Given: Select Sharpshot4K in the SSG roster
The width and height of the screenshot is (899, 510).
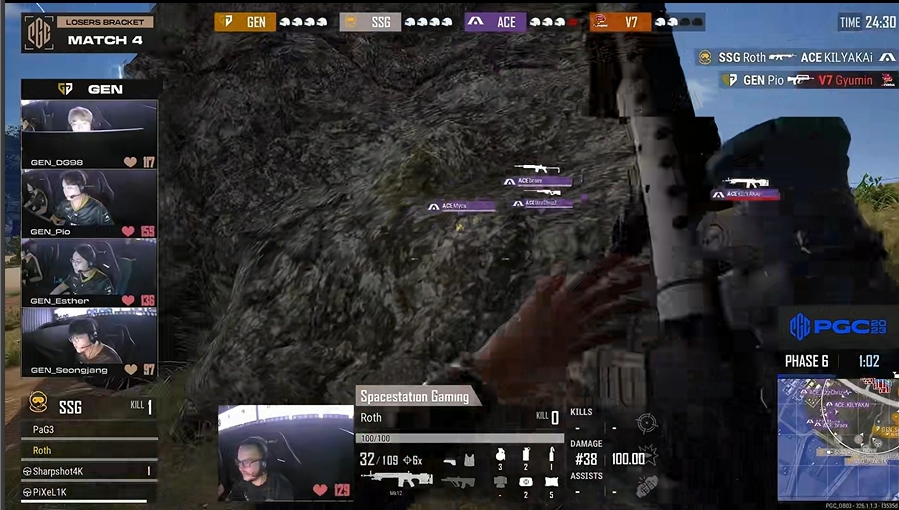Looking at the screenshot, I should 88,470.
